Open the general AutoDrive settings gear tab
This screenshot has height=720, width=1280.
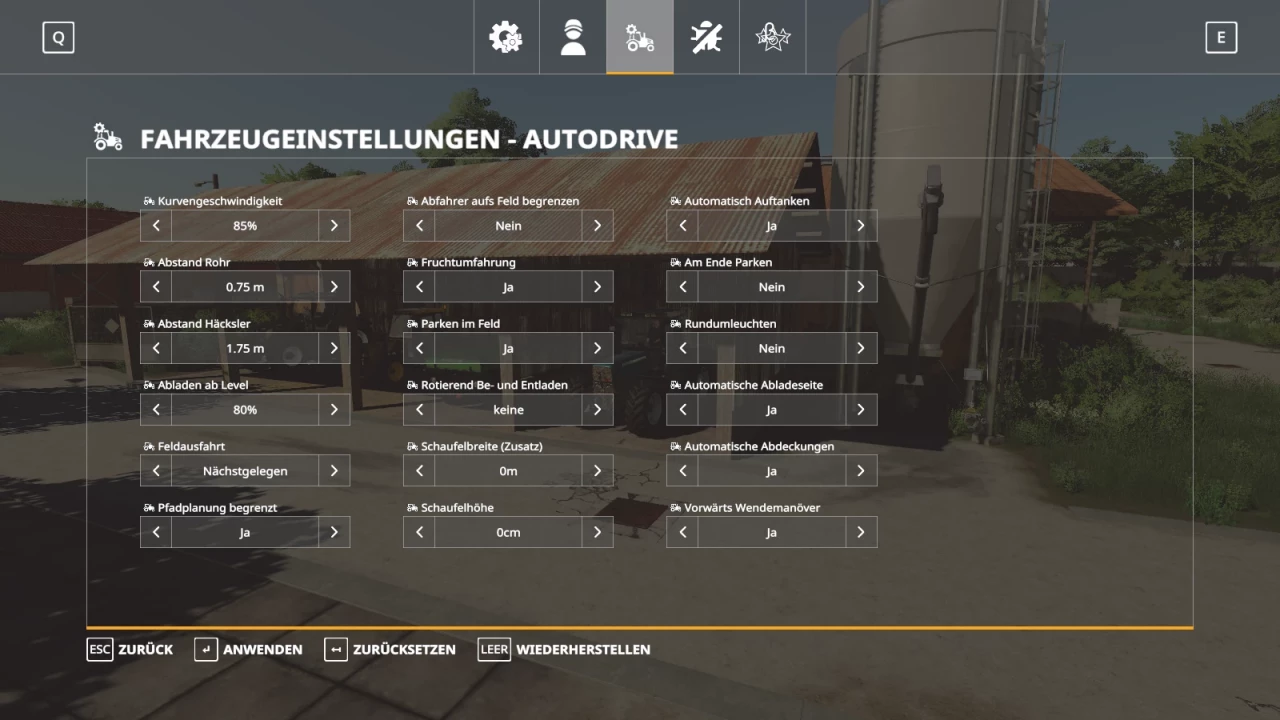coord(506,37)
